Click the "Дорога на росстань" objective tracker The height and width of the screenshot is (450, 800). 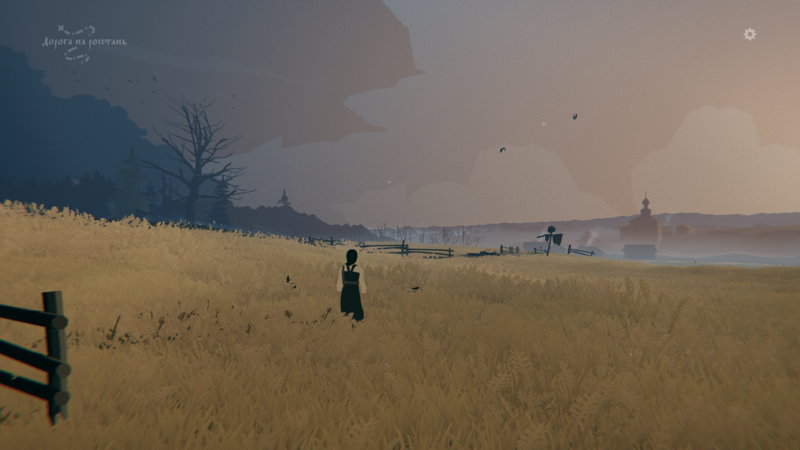(84, 43)
